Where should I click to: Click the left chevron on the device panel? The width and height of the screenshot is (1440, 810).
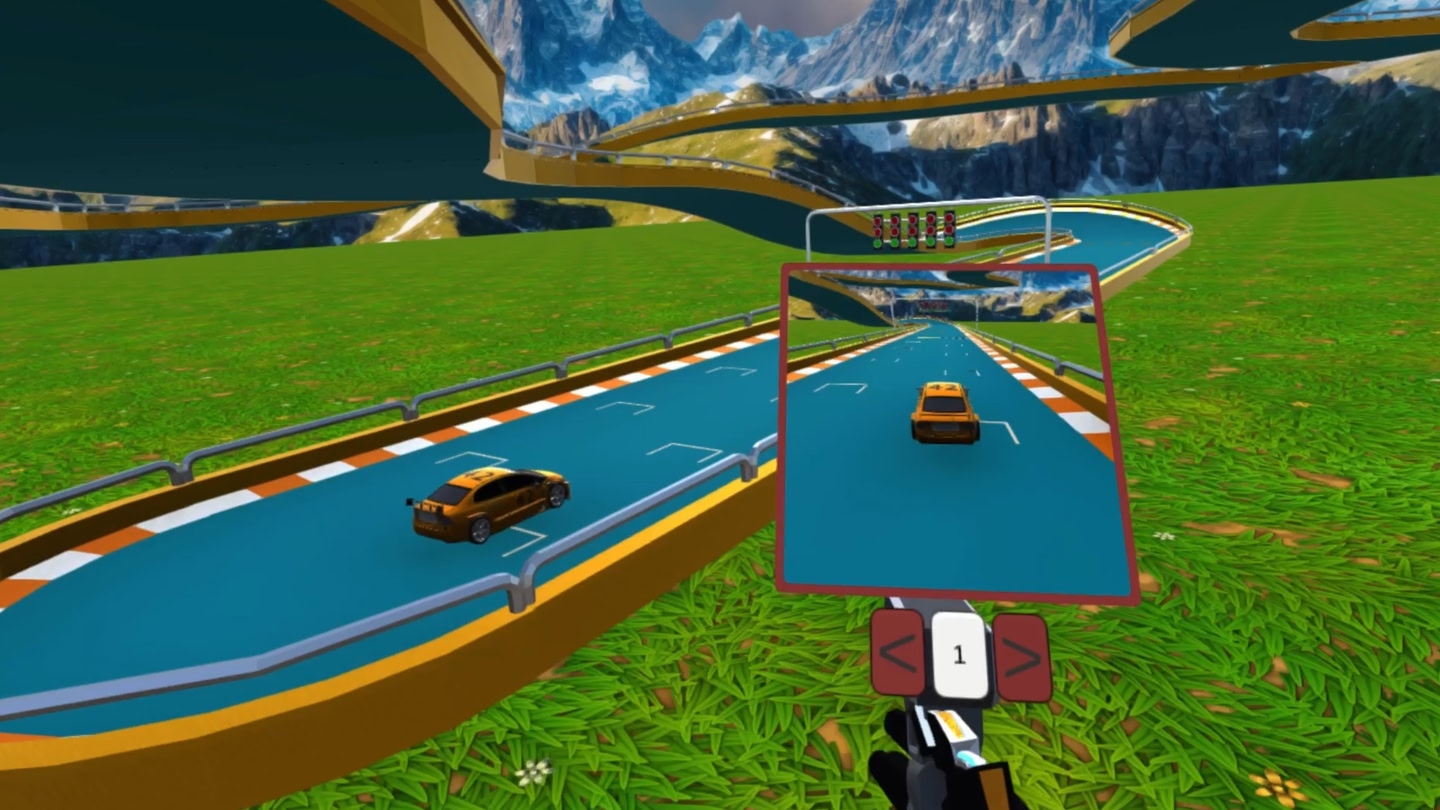click(897, 651)
